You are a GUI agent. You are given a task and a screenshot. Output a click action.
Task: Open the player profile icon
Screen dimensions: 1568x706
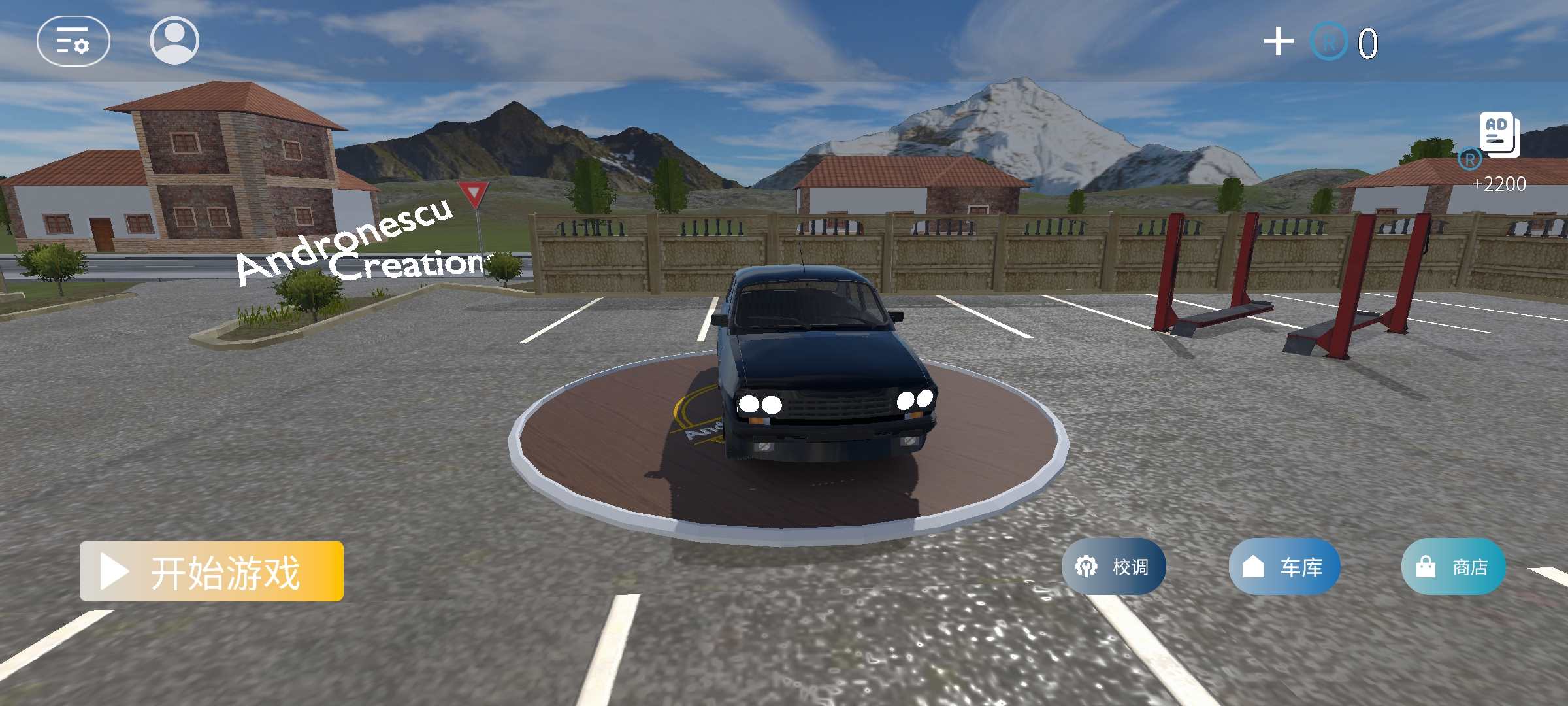[x=174, y=41]
